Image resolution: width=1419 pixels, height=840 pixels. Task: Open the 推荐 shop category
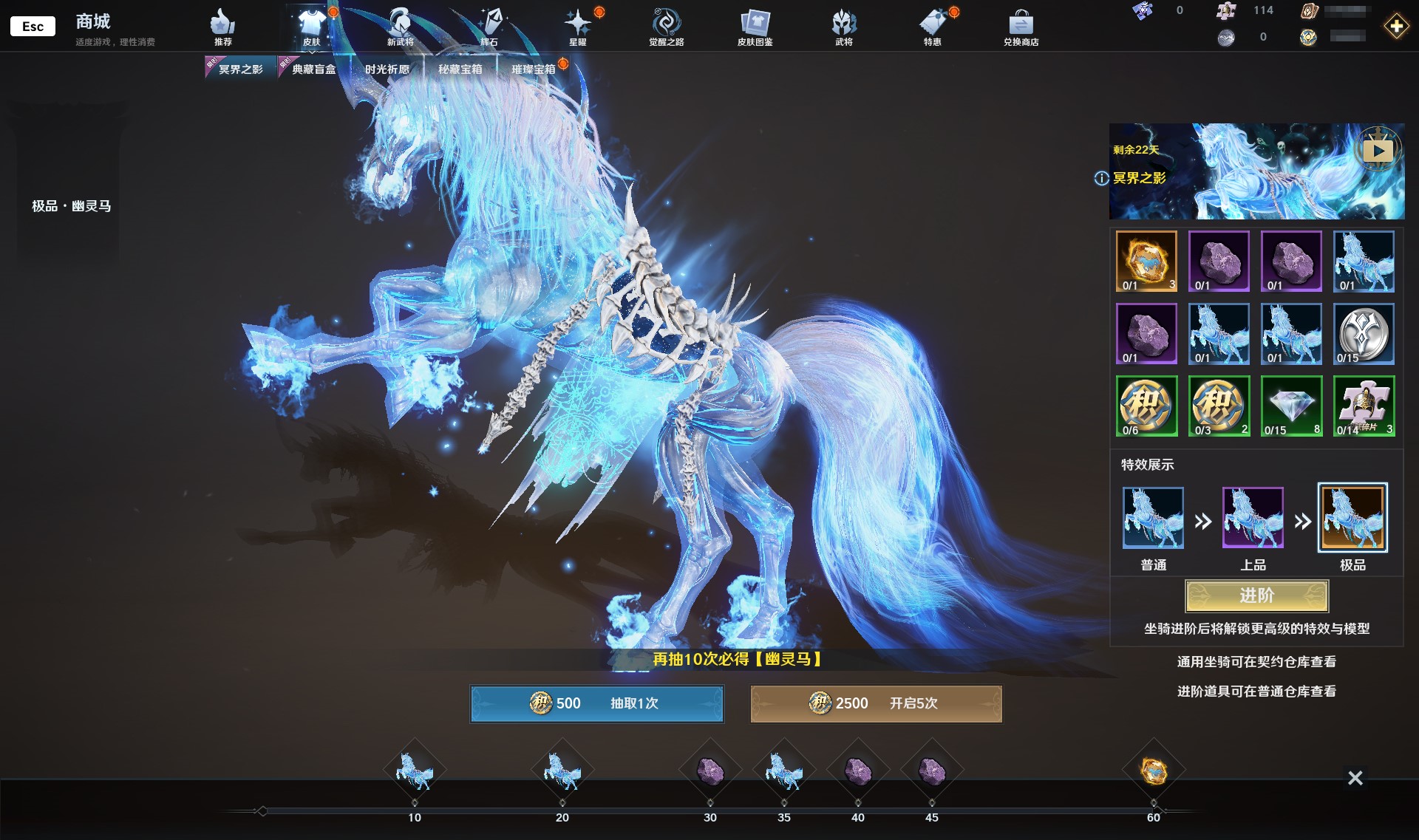coord(222,28)
